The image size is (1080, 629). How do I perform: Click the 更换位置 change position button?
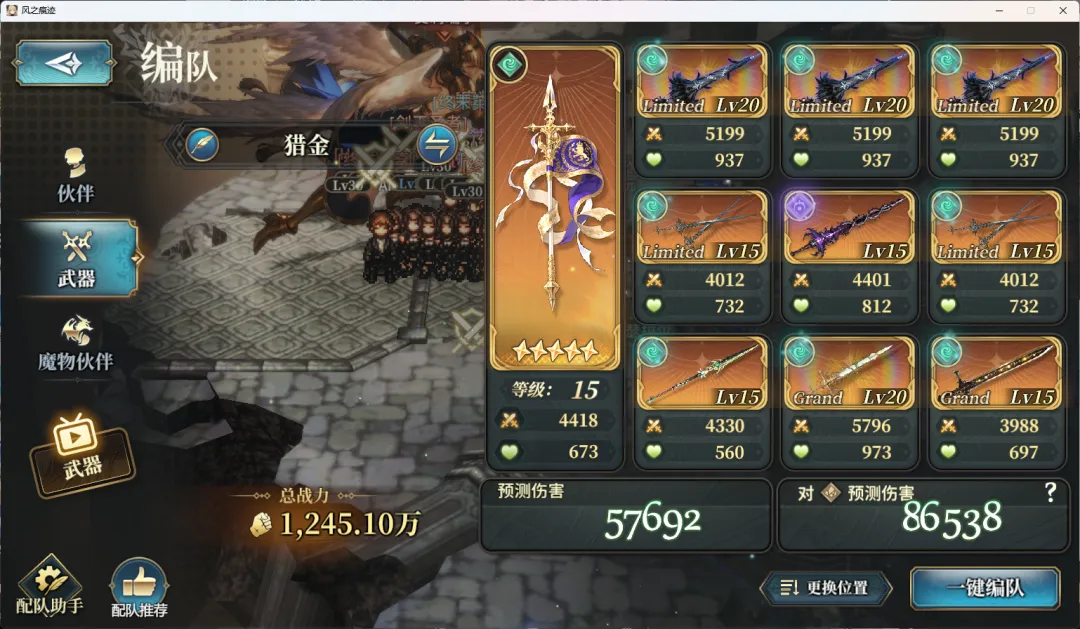pyautogui.click(x=825, y=588)
